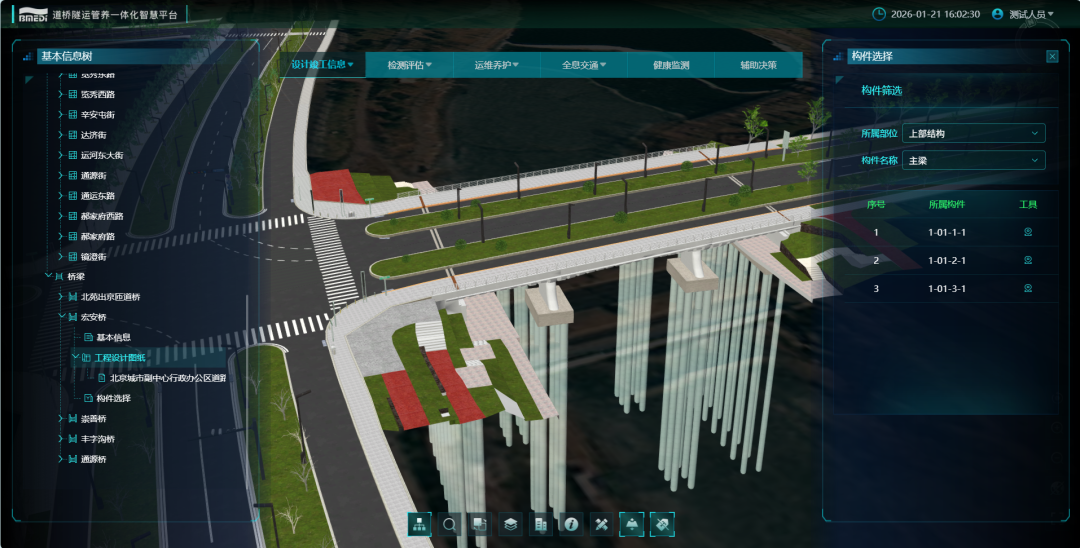Open the 测试人员 user menu
The image size is (1080, 548).
1023,15
